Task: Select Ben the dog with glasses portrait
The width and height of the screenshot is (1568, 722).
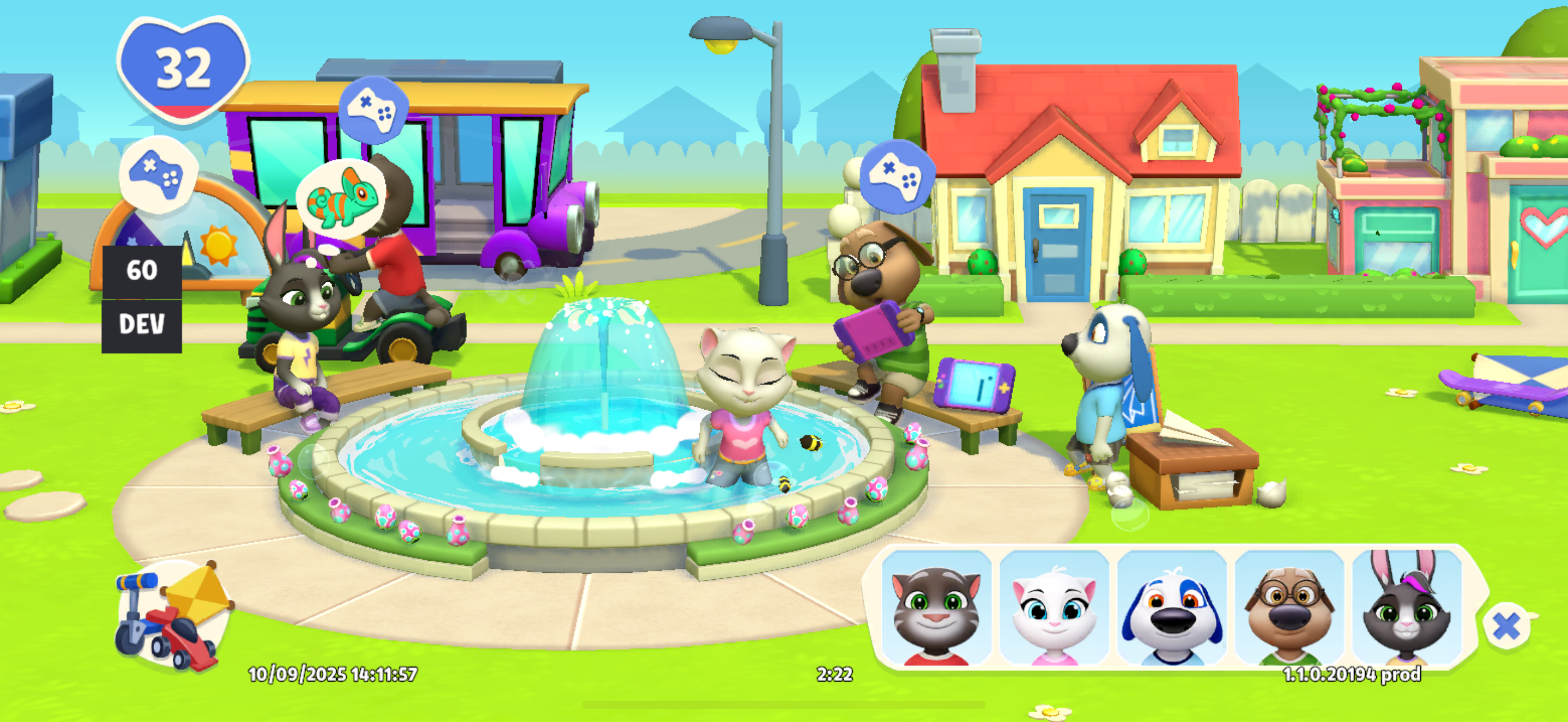Action: pyautogui.click(x=1289, y=609)
